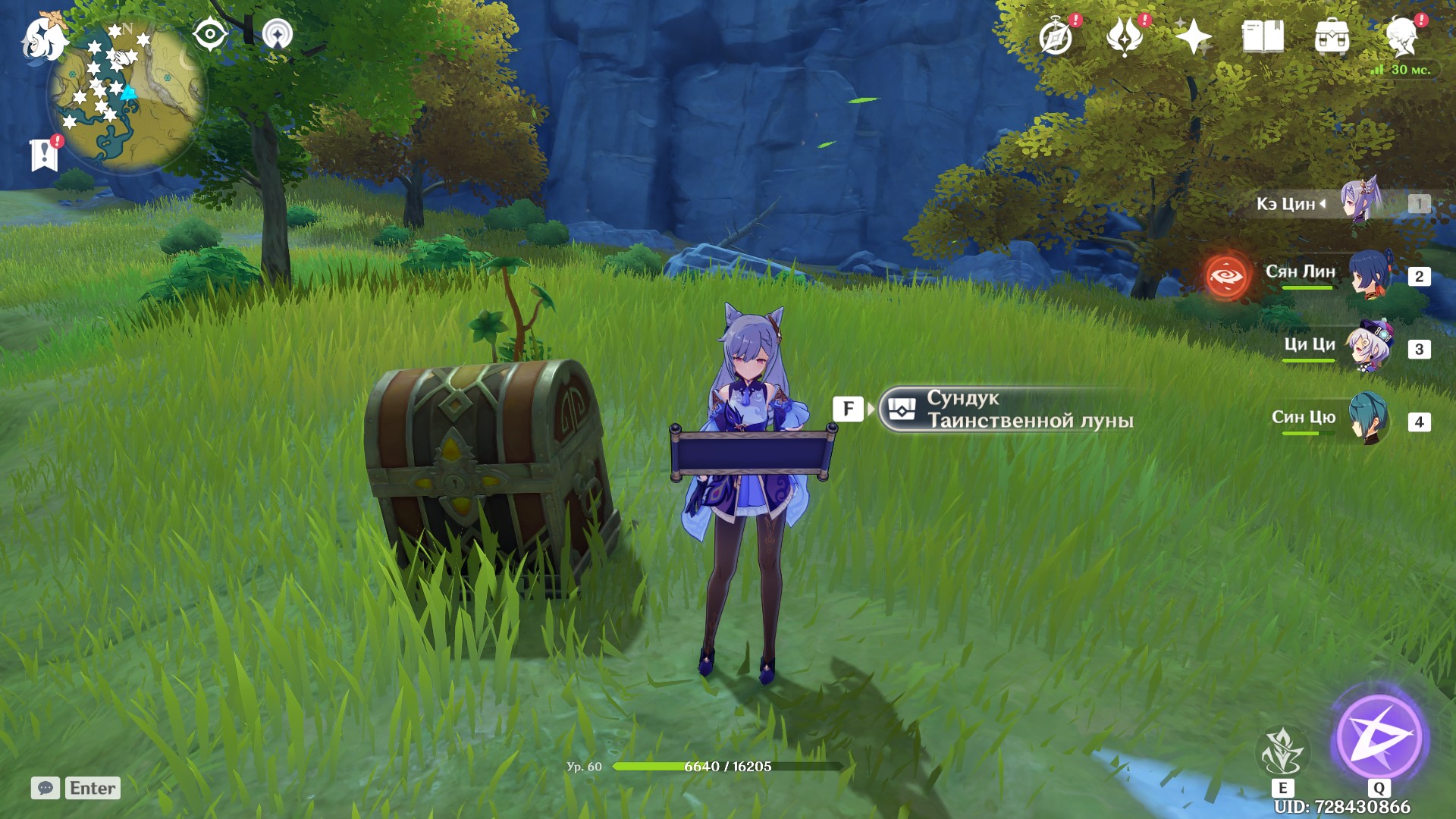
Task: Open the minimap in the corner
Action: pos(125,91)
